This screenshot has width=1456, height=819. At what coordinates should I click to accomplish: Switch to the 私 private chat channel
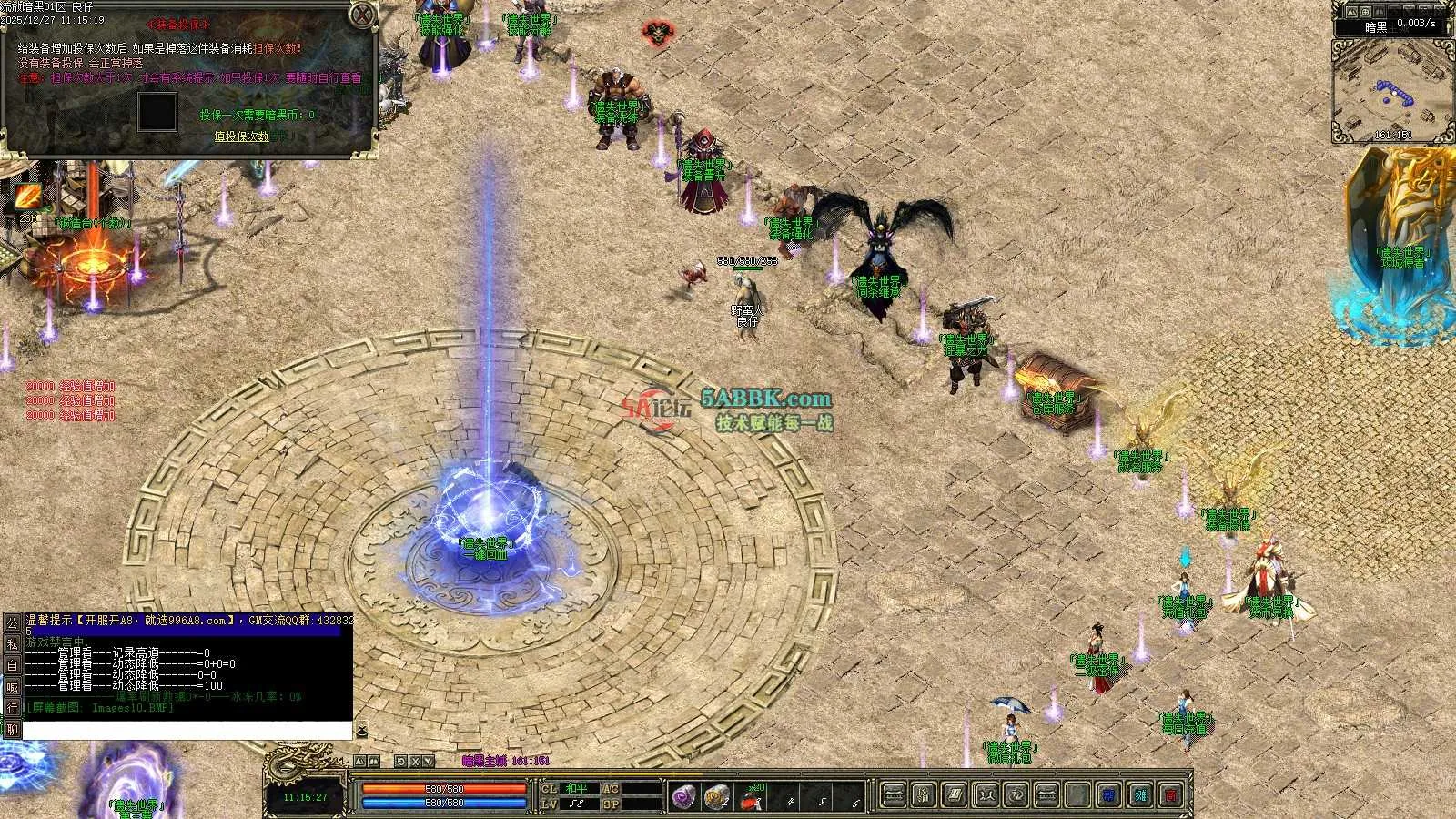[12, 644]
